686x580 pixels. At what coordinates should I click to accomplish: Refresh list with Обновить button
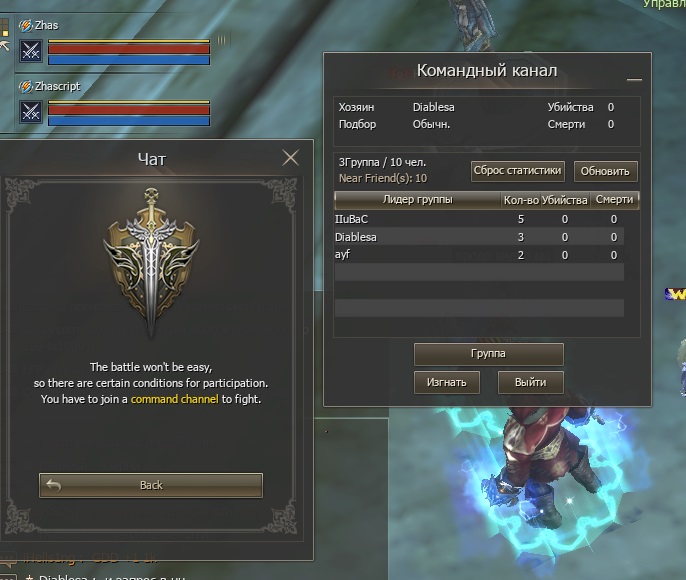coord(605,171)
